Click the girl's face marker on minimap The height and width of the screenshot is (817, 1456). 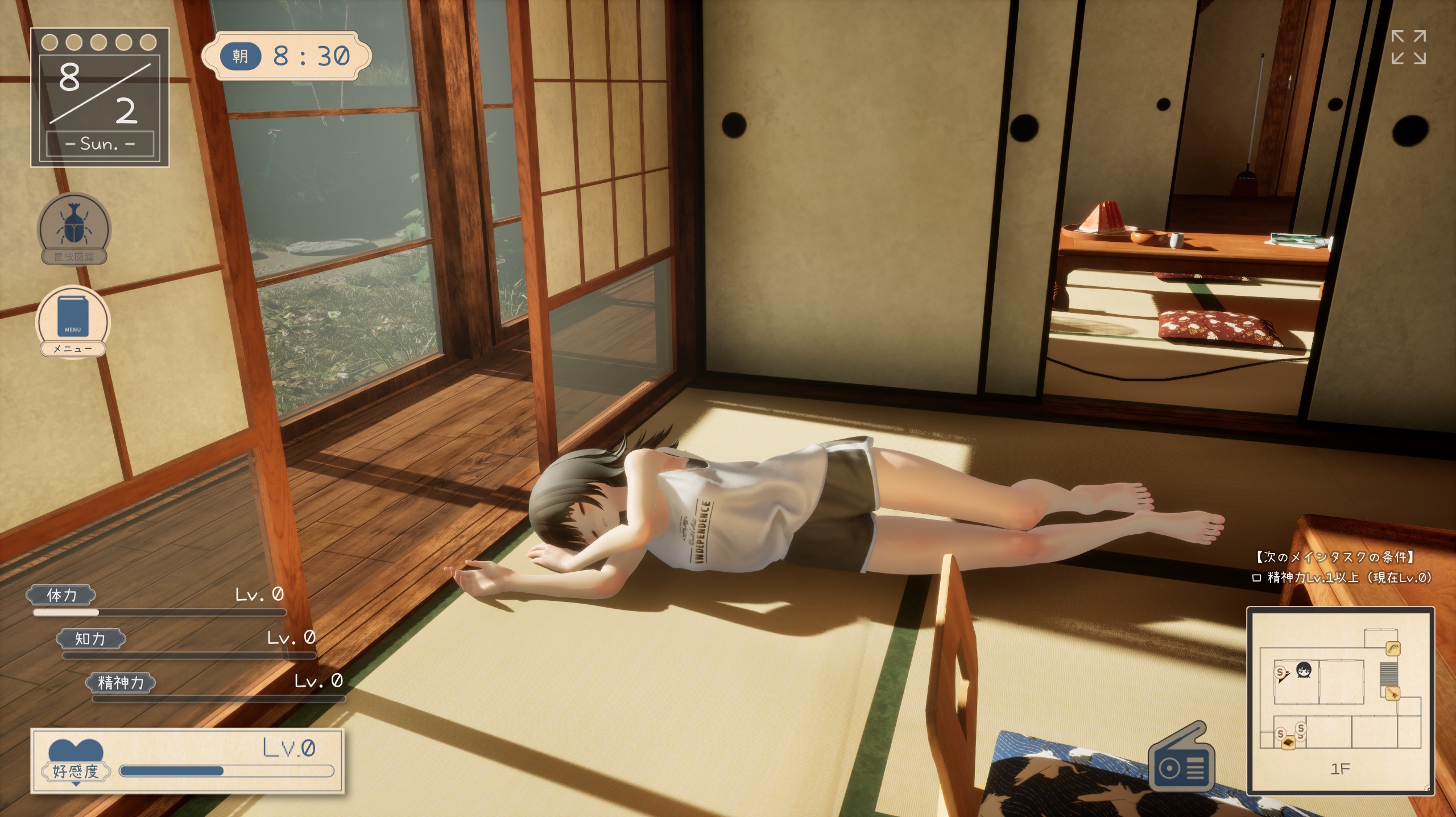pyautogui.click(x=1304, y=670)
